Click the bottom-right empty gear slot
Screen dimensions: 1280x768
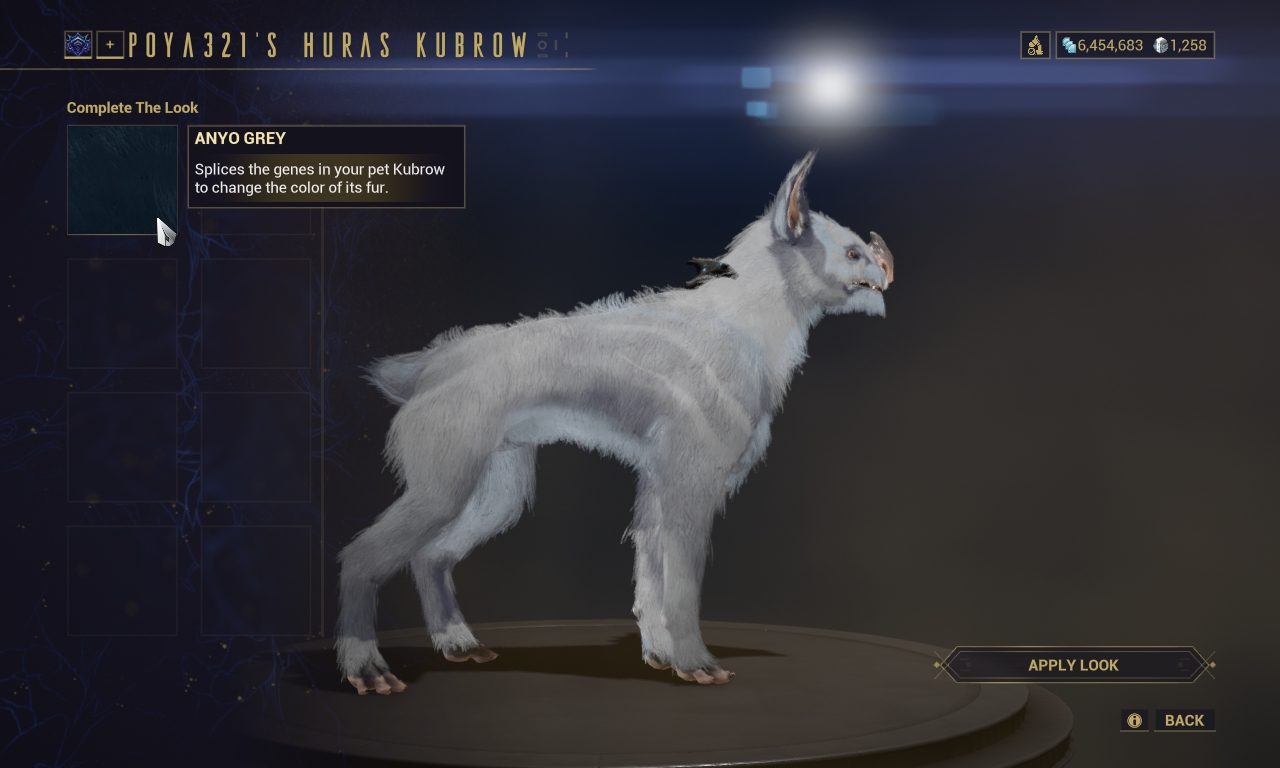(254, 581)
